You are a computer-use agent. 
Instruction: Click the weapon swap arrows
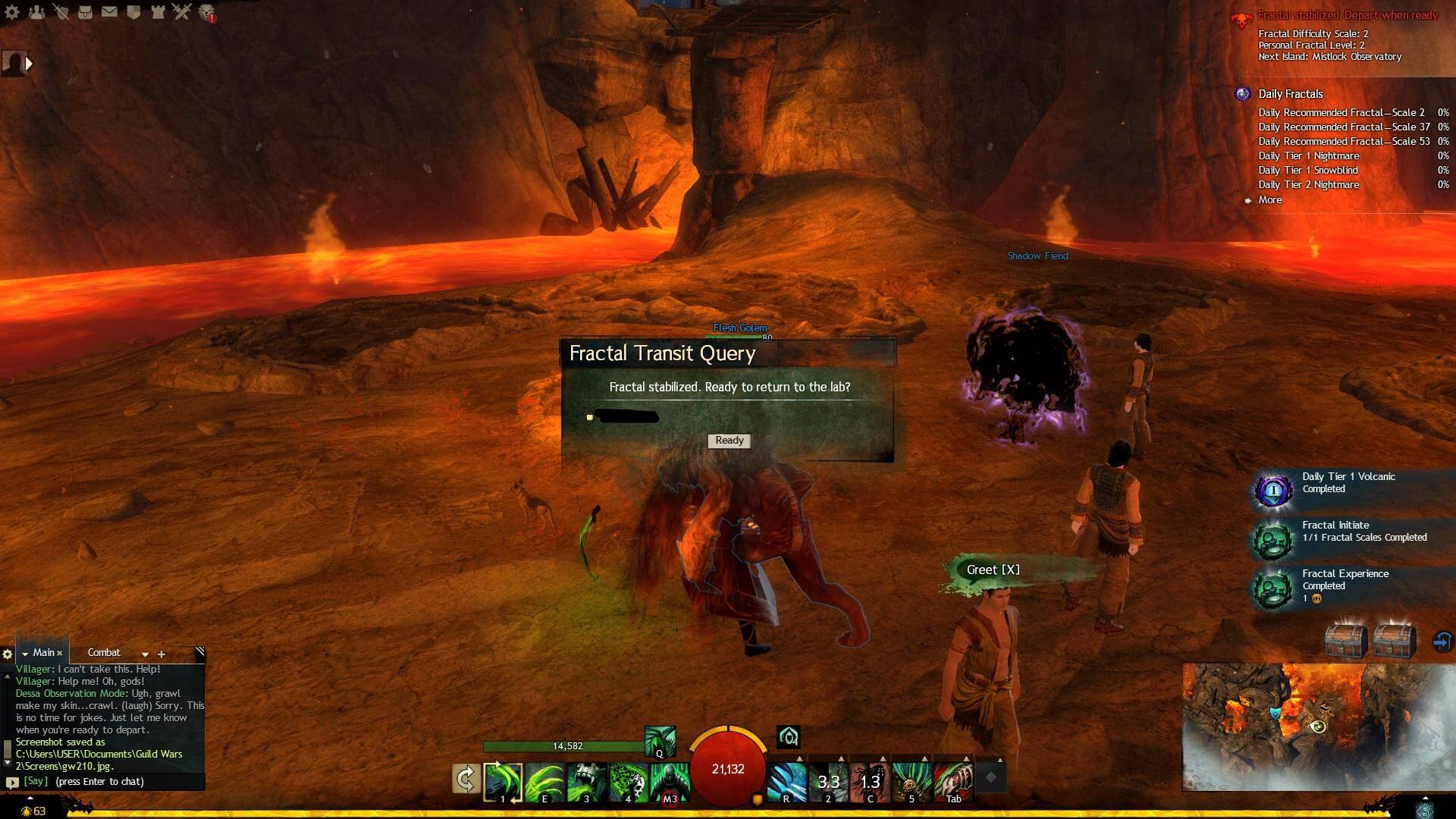pos(466,778)
